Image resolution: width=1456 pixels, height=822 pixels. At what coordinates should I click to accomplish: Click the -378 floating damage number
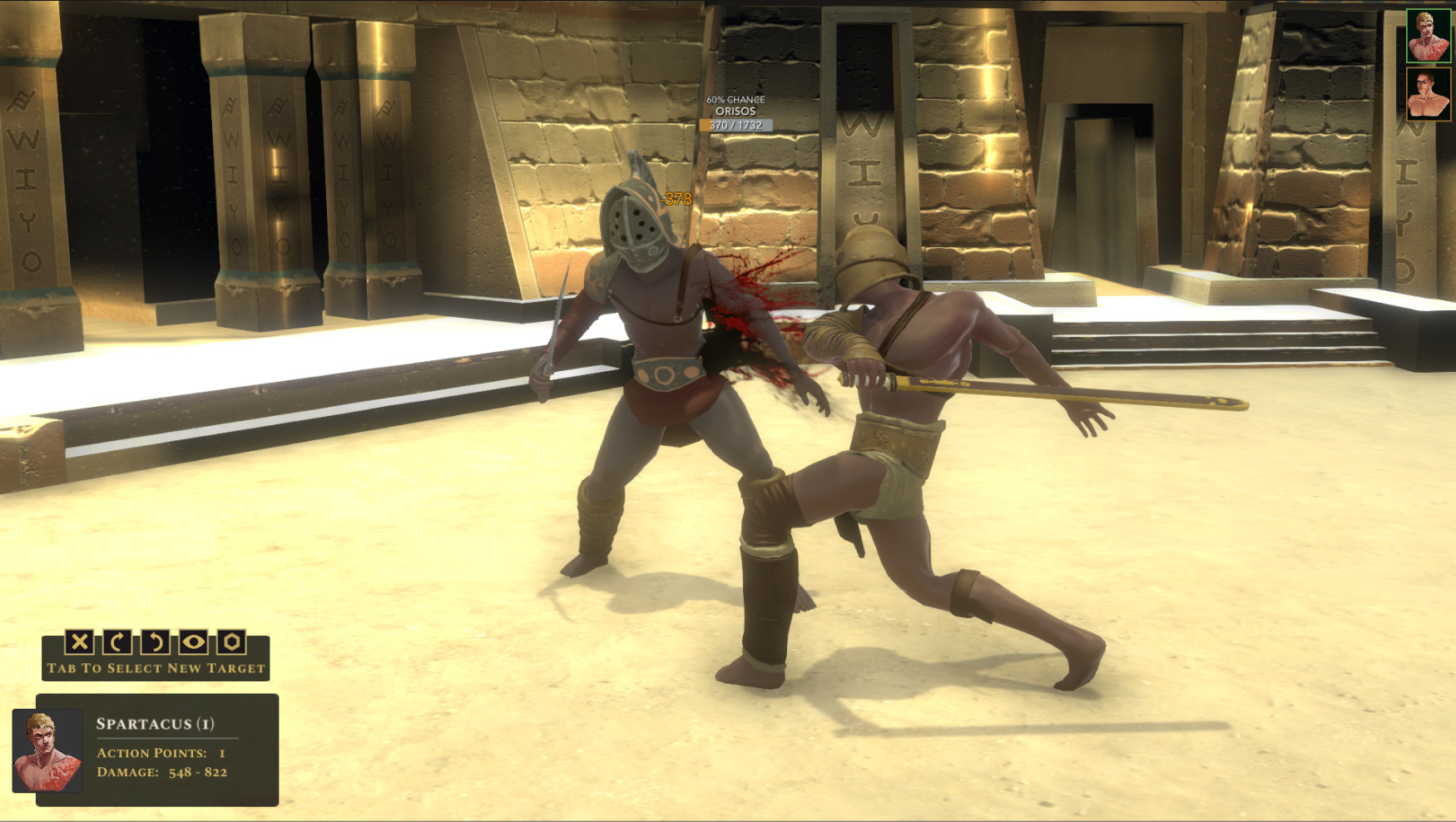click(675, 200)
